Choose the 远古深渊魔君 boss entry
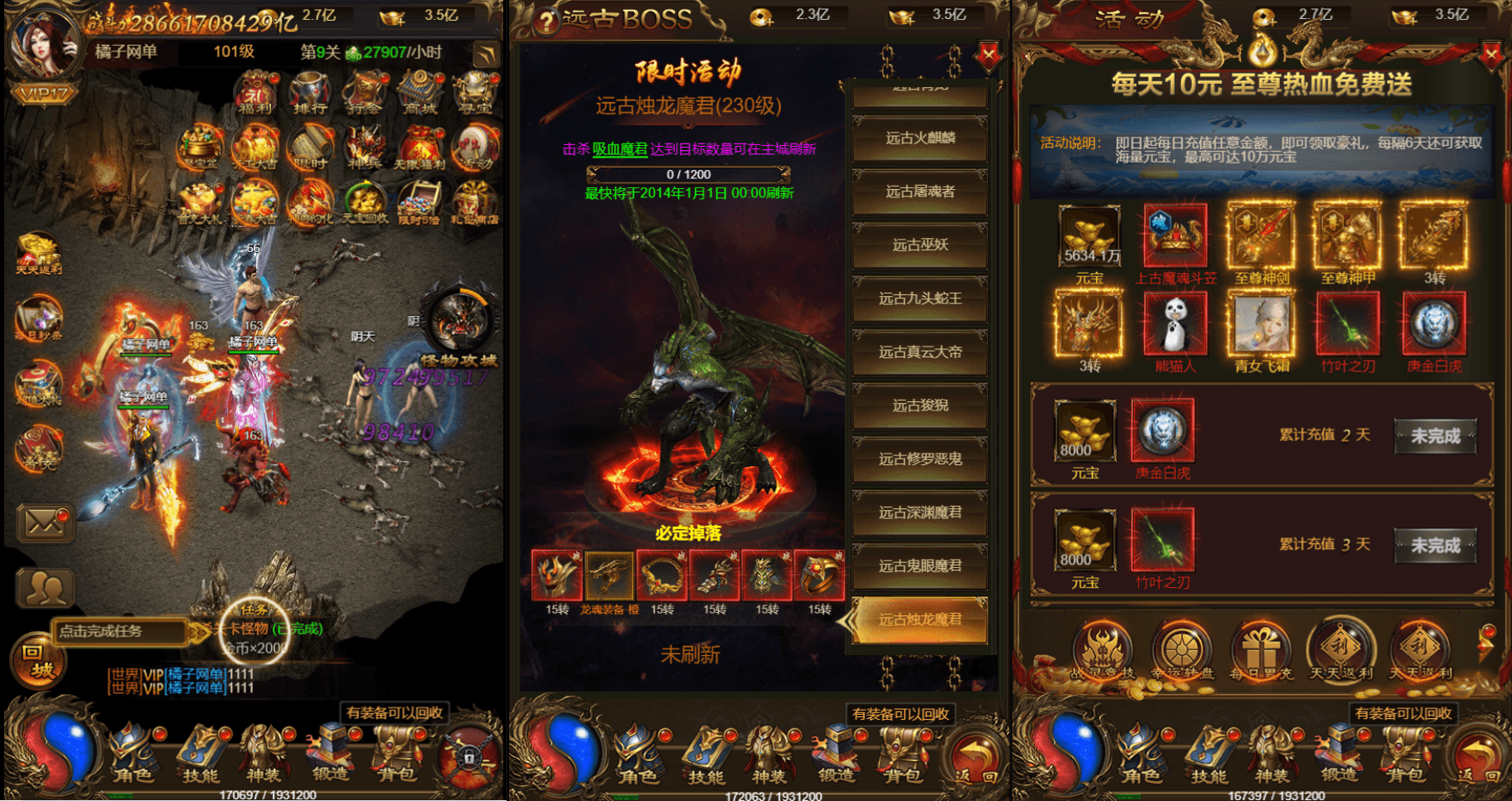 click(920, 513)
